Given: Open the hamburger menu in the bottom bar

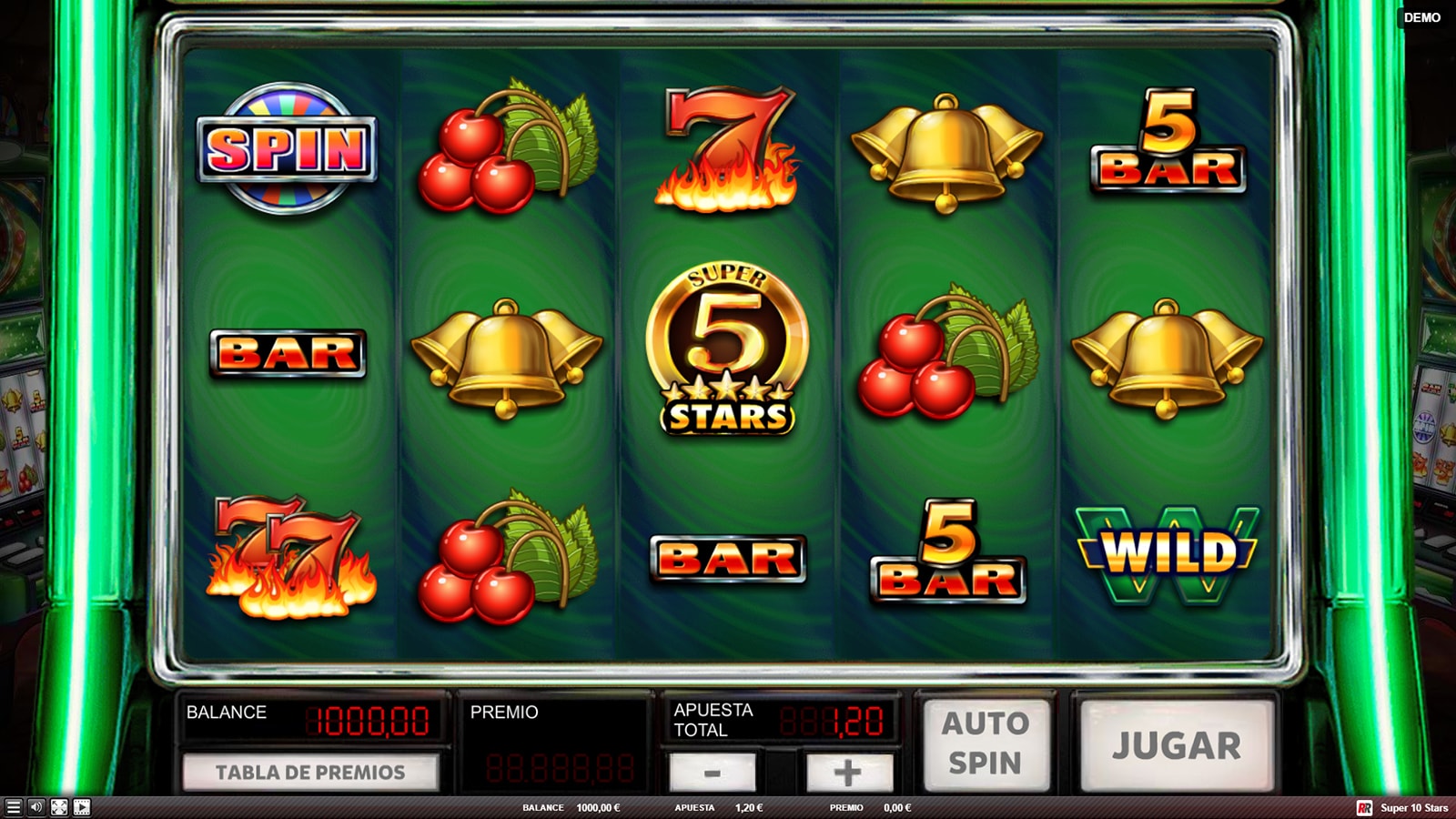Looking at the screenshot, I should click(x=13, y=807).
